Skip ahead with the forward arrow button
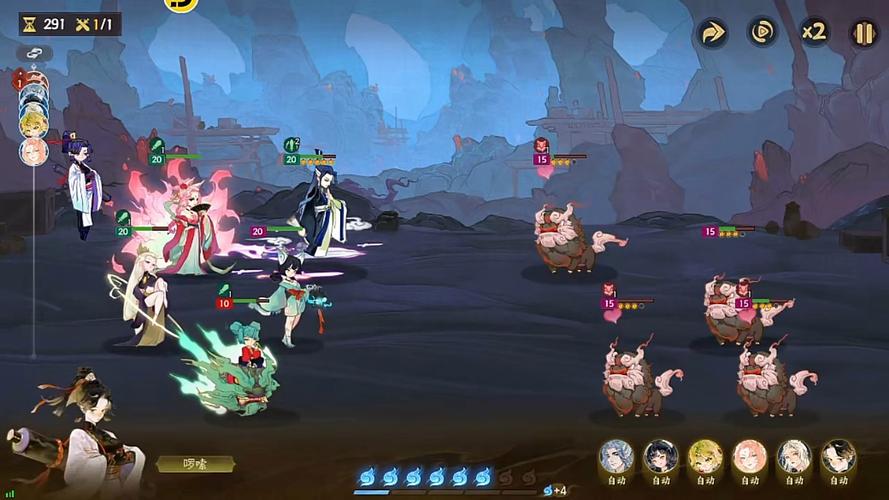The height and width of the screenshot is (500, 889). [x=711, y=33]
